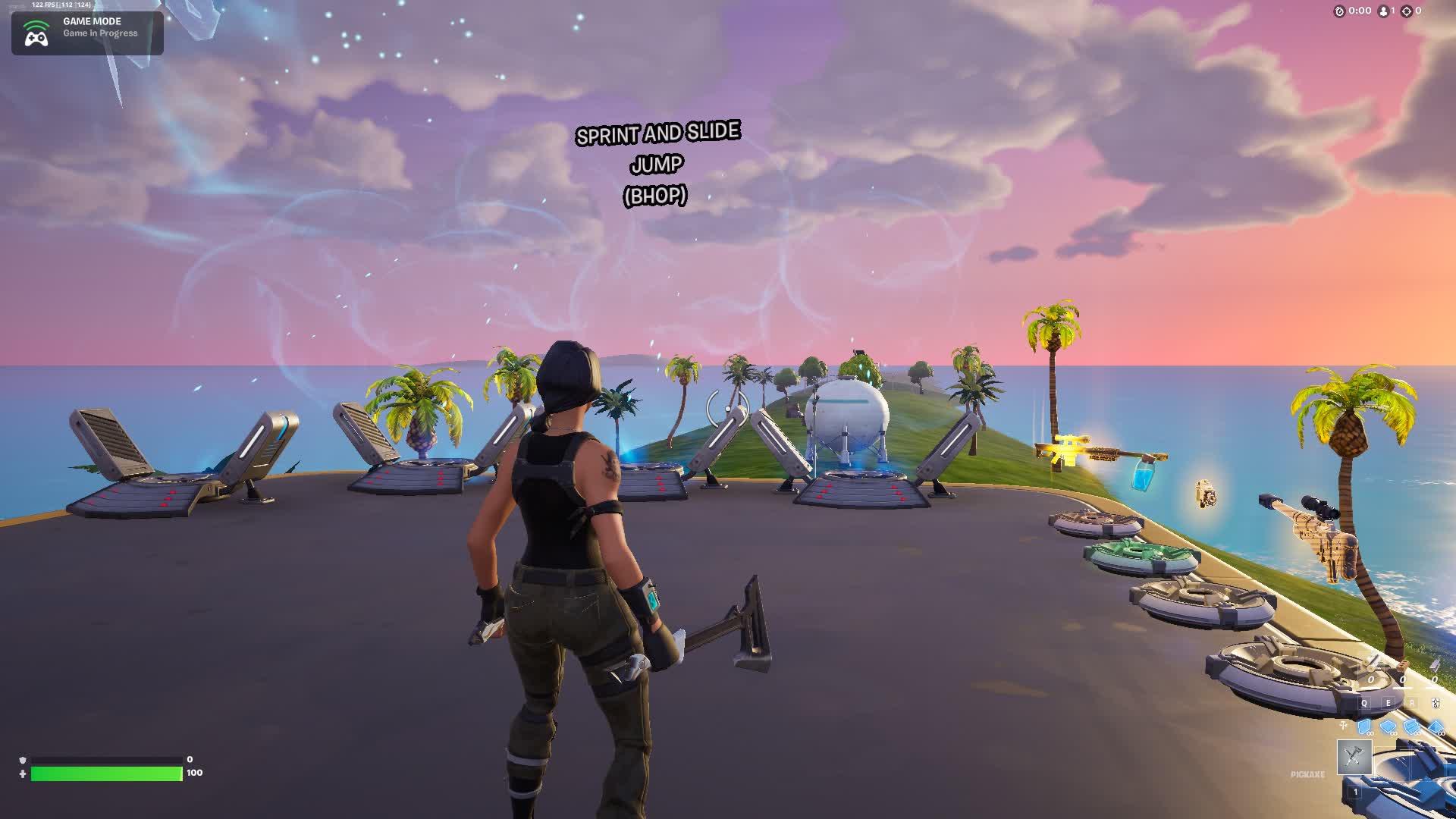This screenshot has height=819, width=1456.
Task: Select the wall build piece icon
Action: coord(1365,727)
